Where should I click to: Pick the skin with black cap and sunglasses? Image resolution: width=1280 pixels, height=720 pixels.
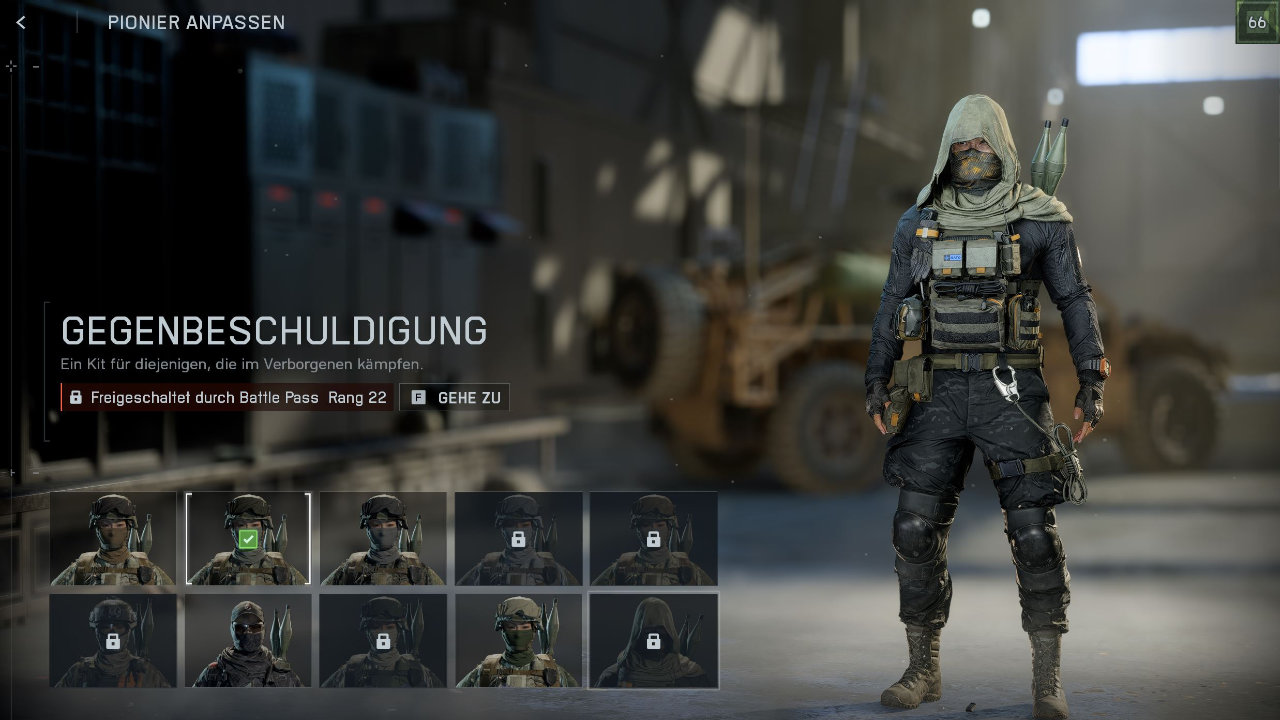tap(248, 640)
